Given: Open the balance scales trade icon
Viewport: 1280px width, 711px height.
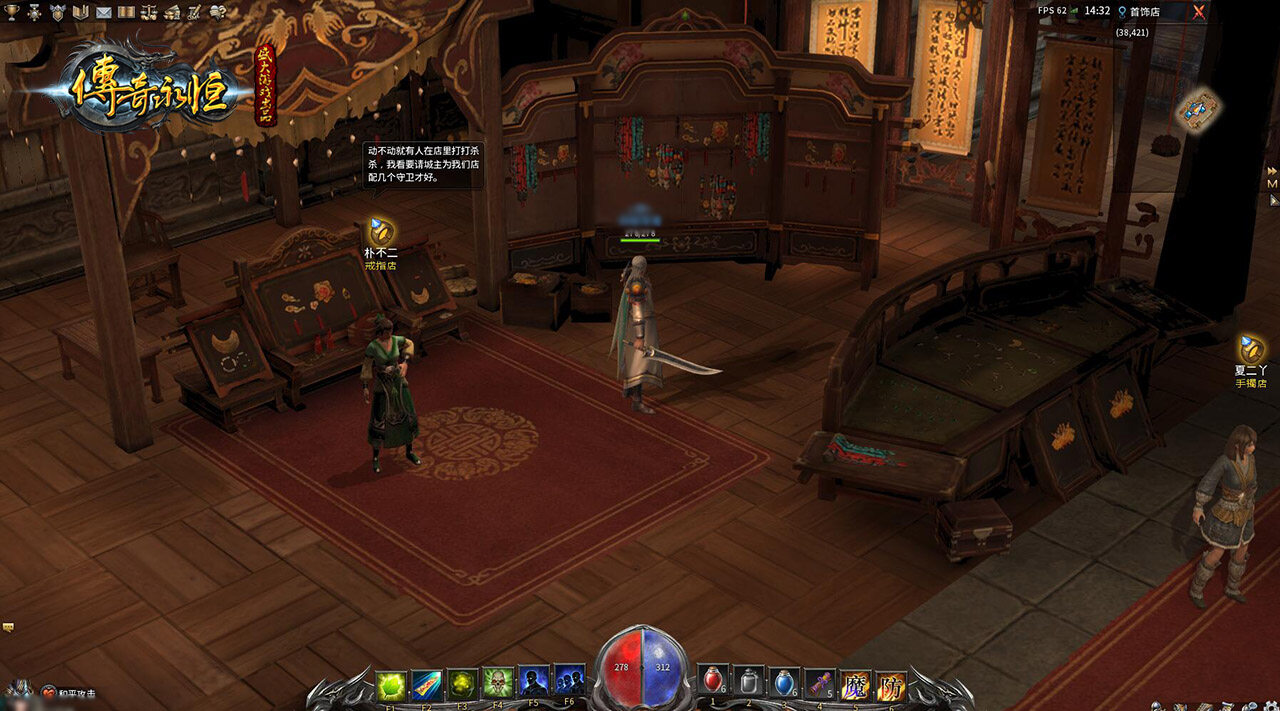Looking at the screenshot, I should [x=149, y=12].
